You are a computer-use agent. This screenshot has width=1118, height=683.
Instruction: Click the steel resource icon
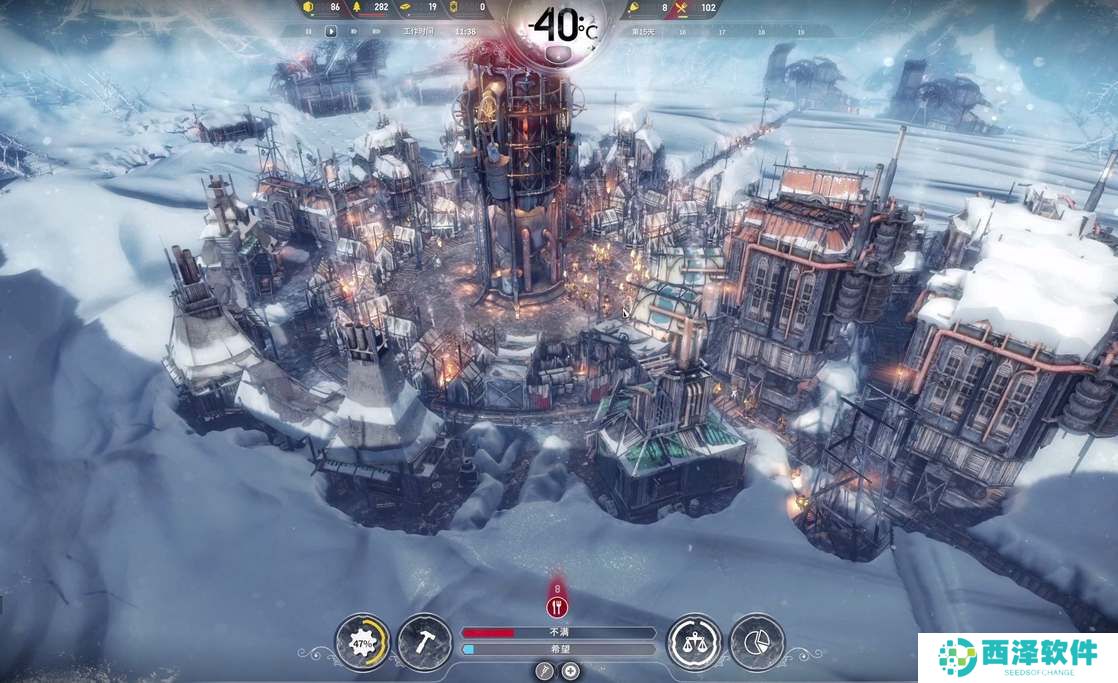(x=405, y=8)
